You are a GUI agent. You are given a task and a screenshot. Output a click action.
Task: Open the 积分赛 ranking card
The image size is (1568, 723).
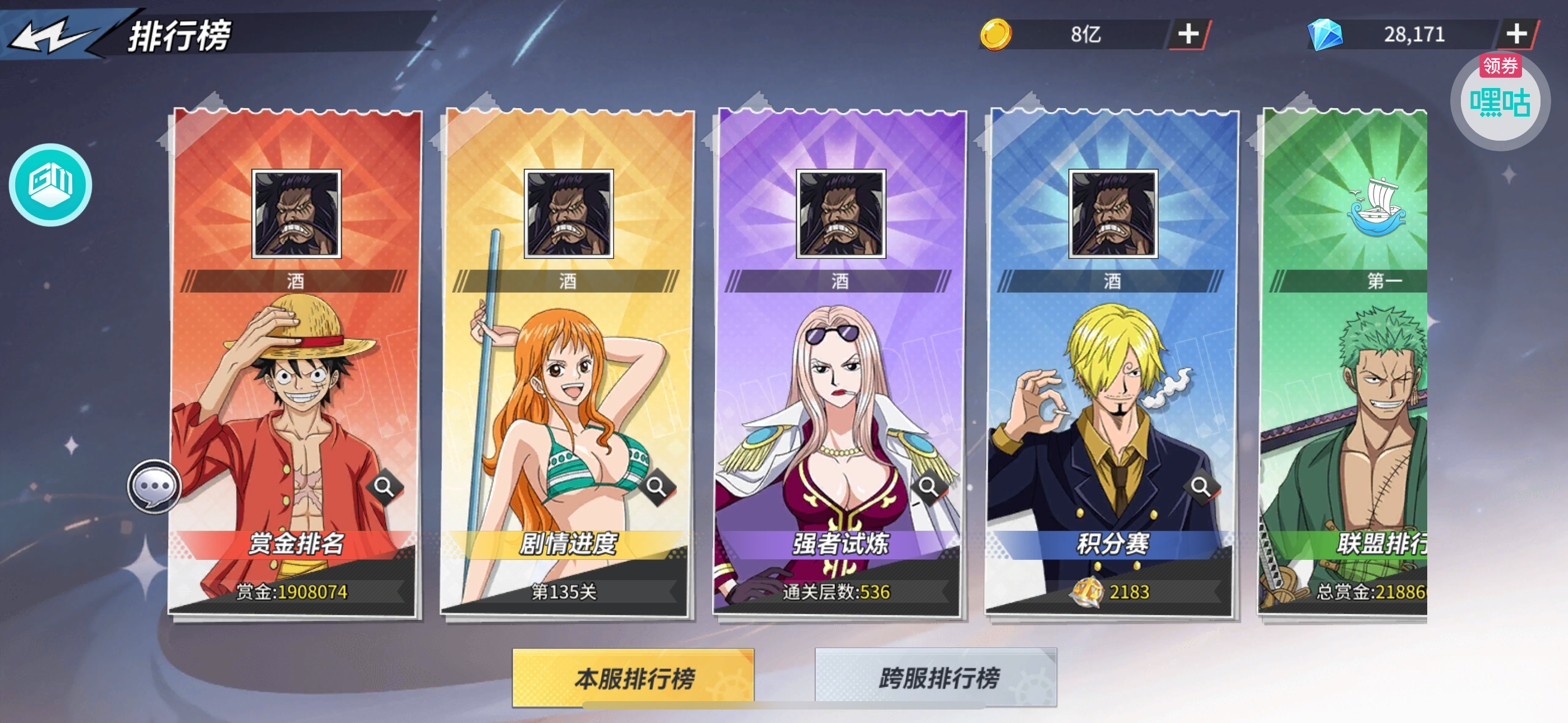[x=1112, y=396]
